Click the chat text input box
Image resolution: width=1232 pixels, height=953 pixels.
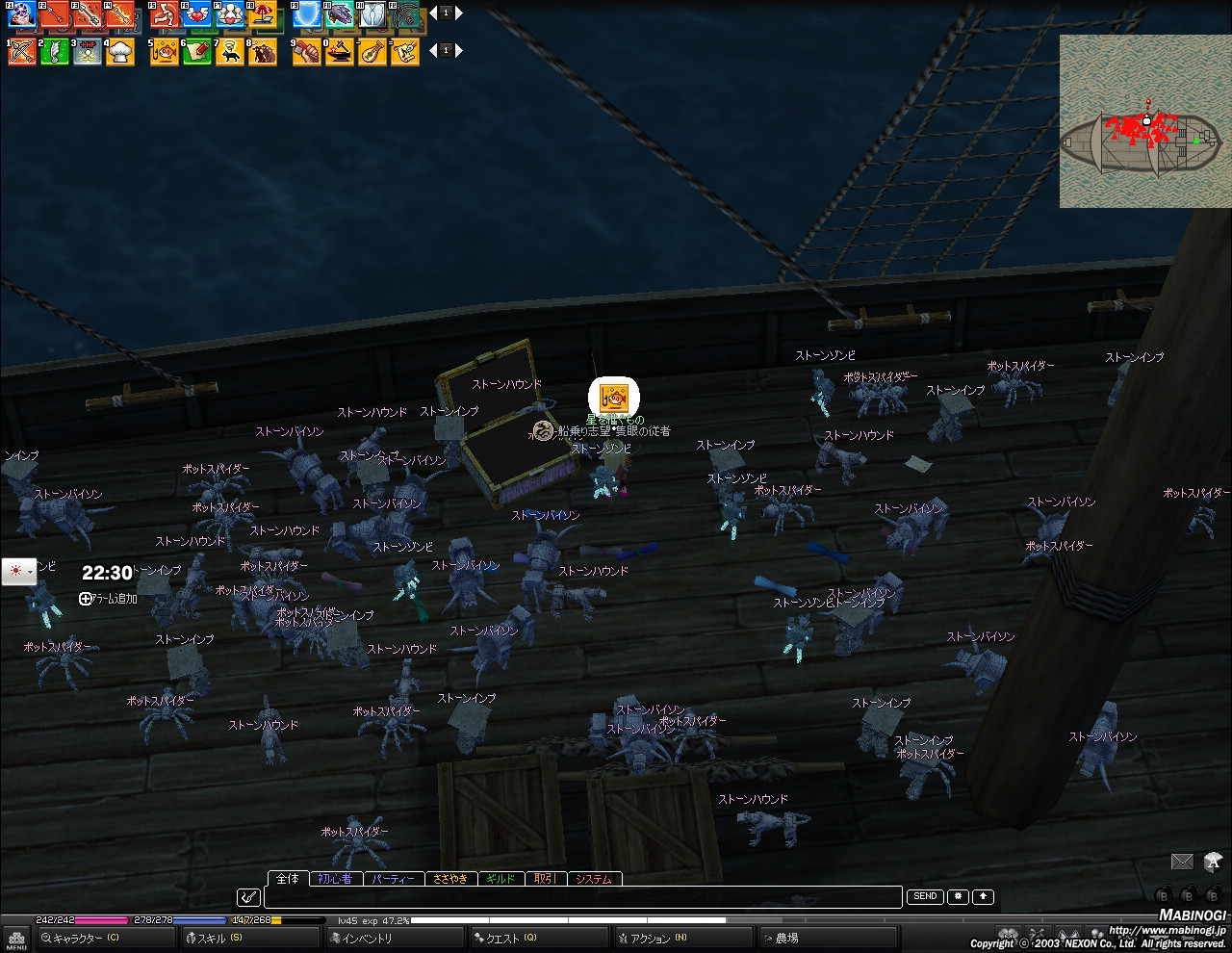point(582,897)
